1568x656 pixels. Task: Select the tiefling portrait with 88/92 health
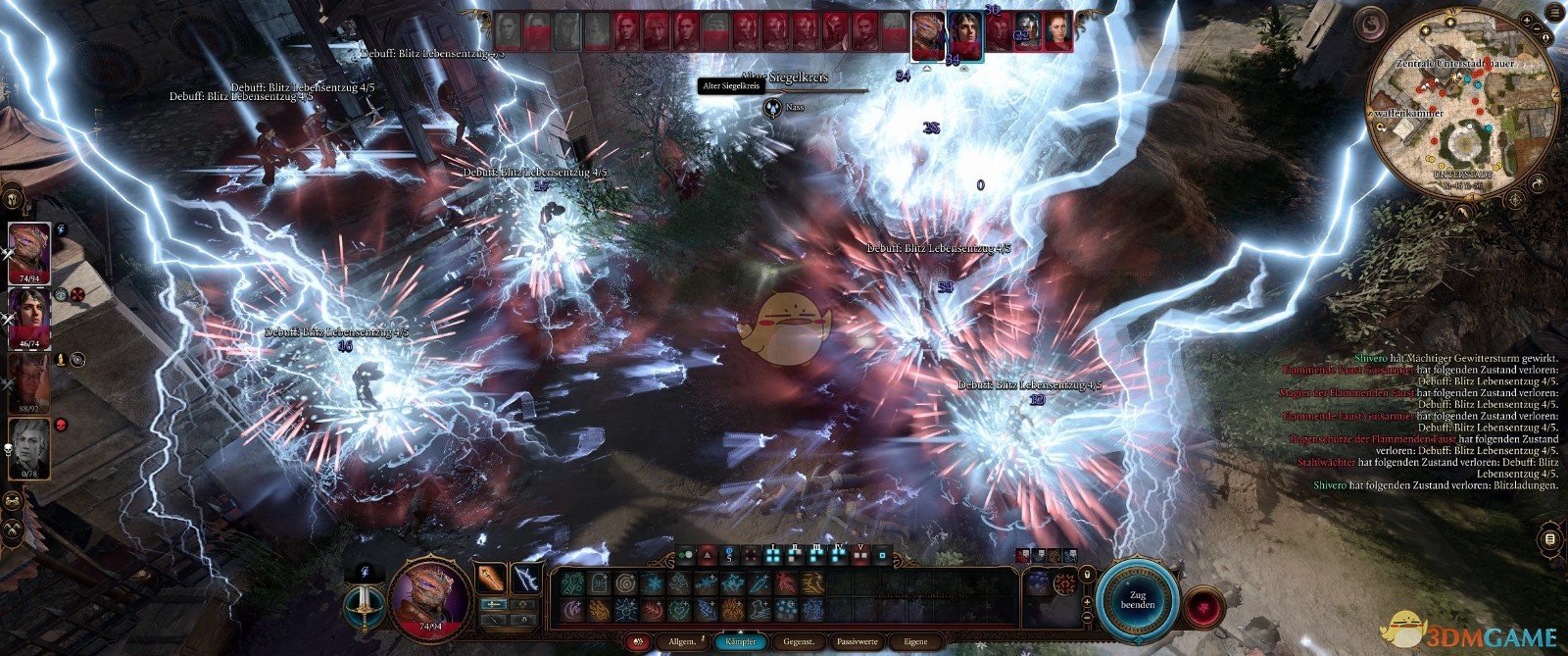pos(29,382)
